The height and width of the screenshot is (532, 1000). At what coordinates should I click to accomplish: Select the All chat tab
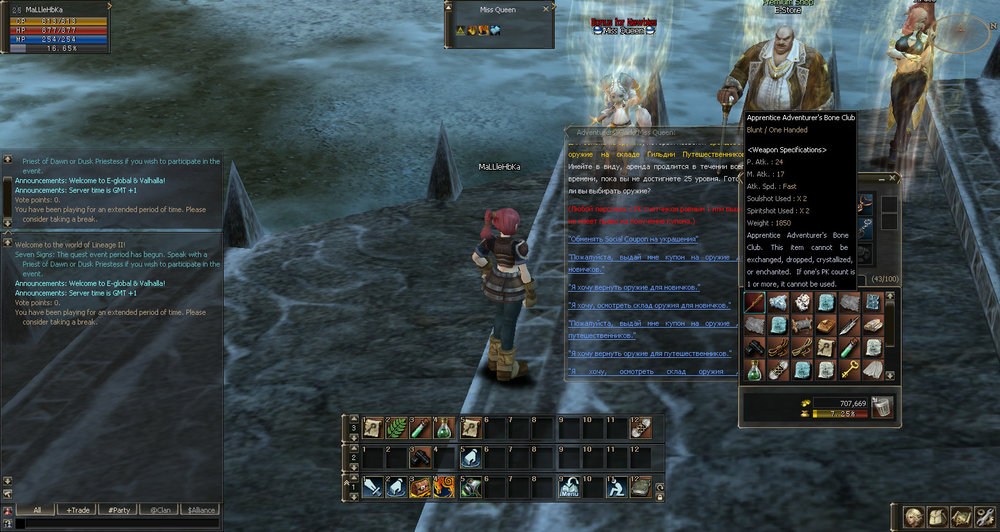[x=36, y=510]
